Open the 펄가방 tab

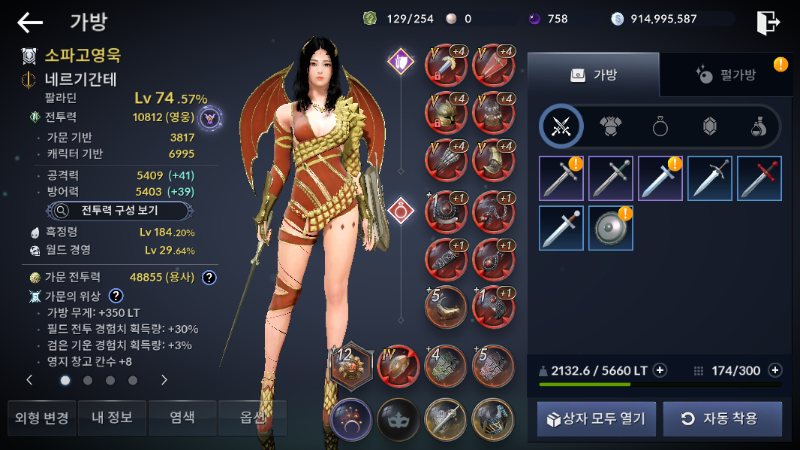tap(722, 74)
